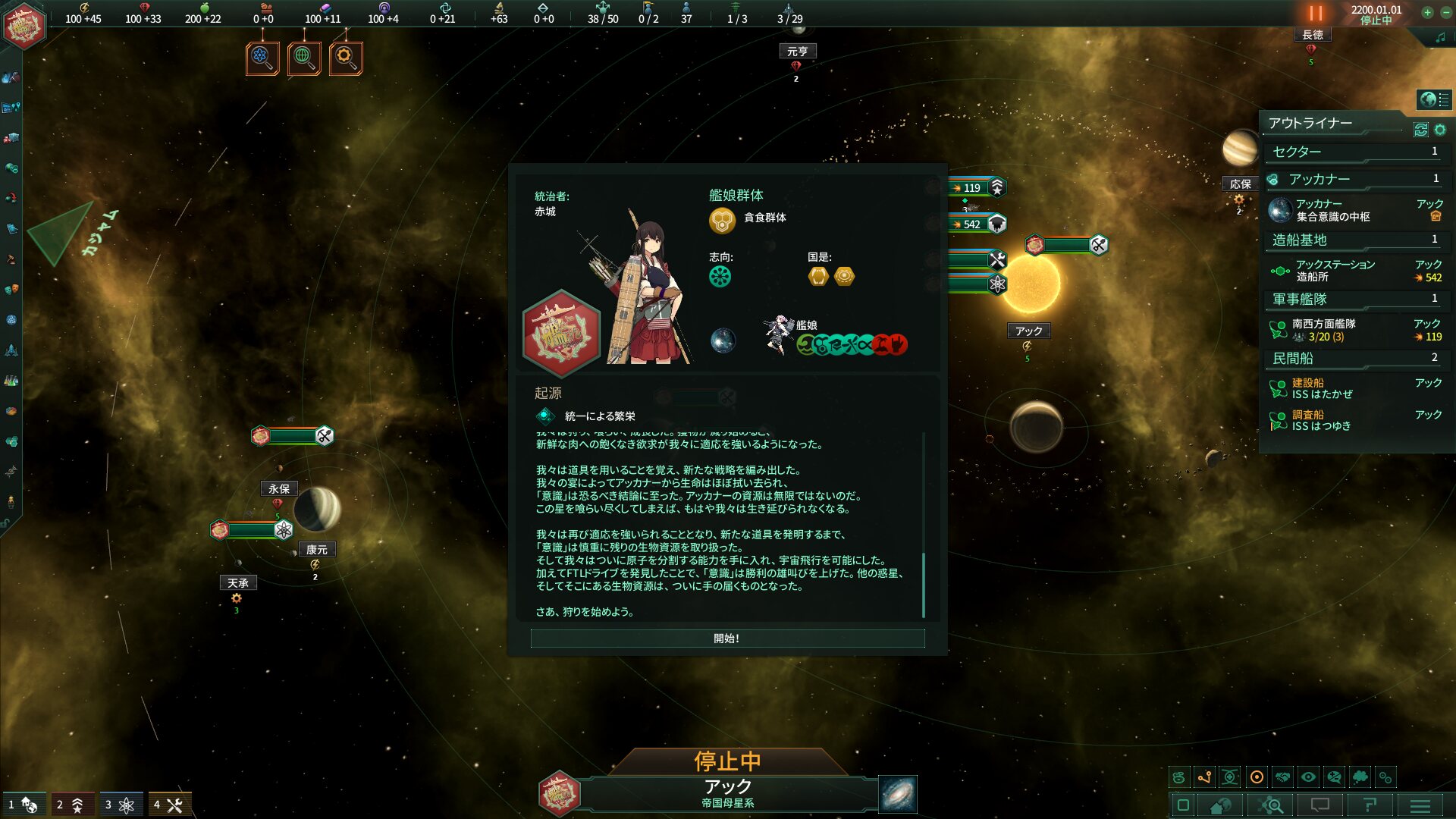This screenshot has height=819, width=1456.
Task: Open the bottom-right main menu button
Action: (1420, 805)
